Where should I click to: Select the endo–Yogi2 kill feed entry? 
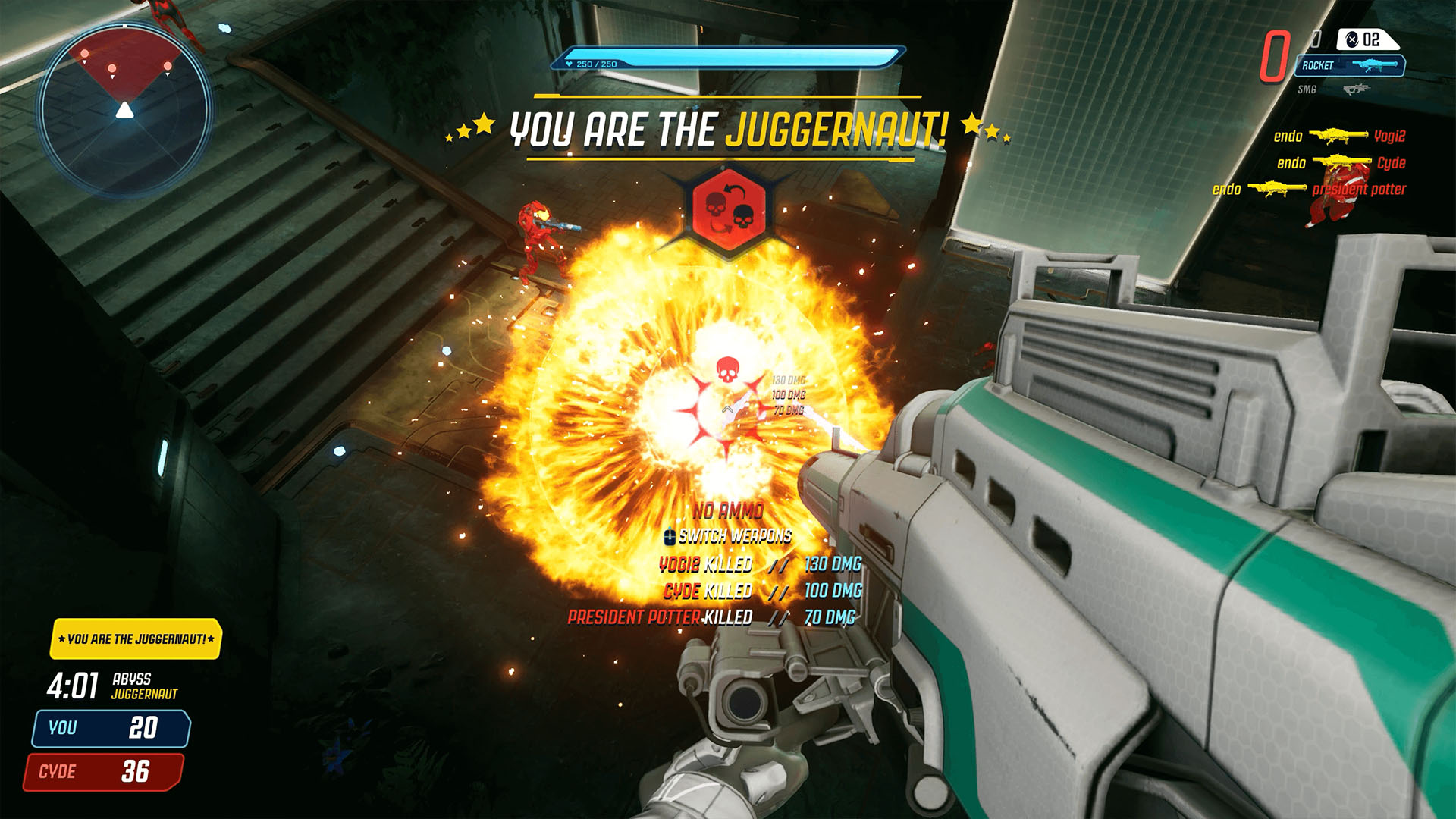coord(1339,136)
